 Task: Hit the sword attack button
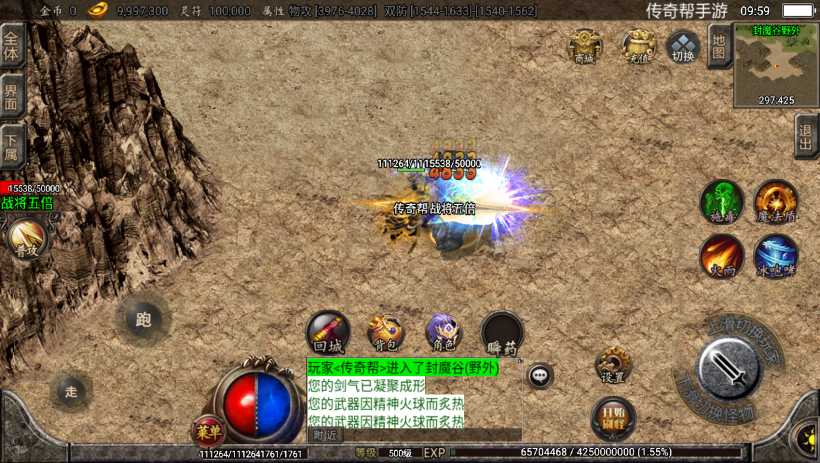tap(728, 369)
